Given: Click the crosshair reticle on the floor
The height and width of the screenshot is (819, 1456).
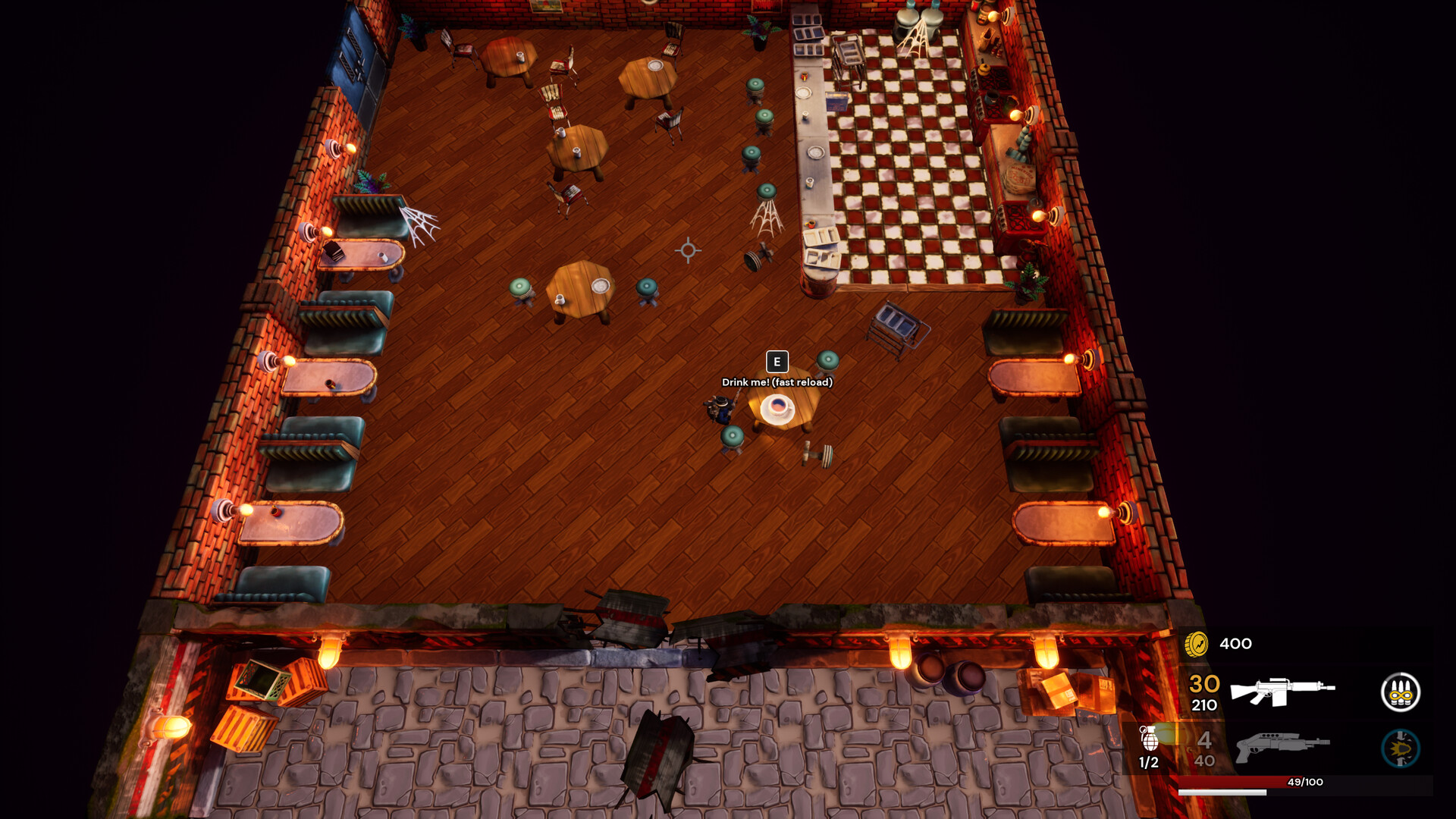Looking at the screenshot, I should pyautogui.click(x=686, y=250).
